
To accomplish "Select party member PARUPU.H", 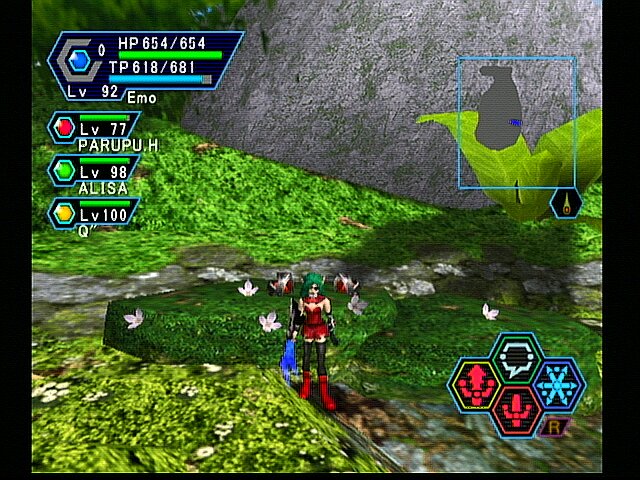I will pos(96,132).
